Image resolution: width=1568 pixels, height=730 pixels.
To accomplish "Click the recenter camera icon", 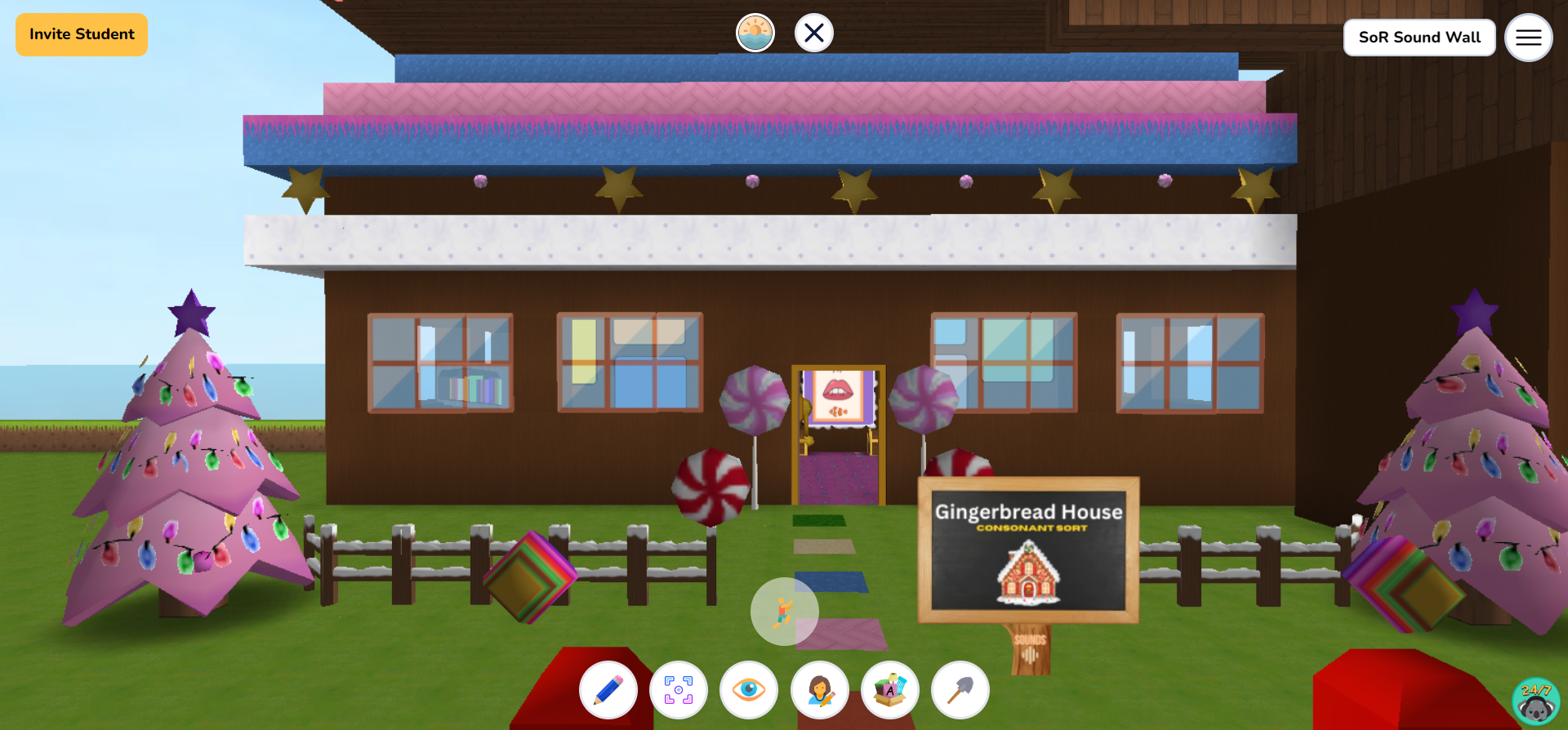I will pyautogui.click(x=679, y=690).
